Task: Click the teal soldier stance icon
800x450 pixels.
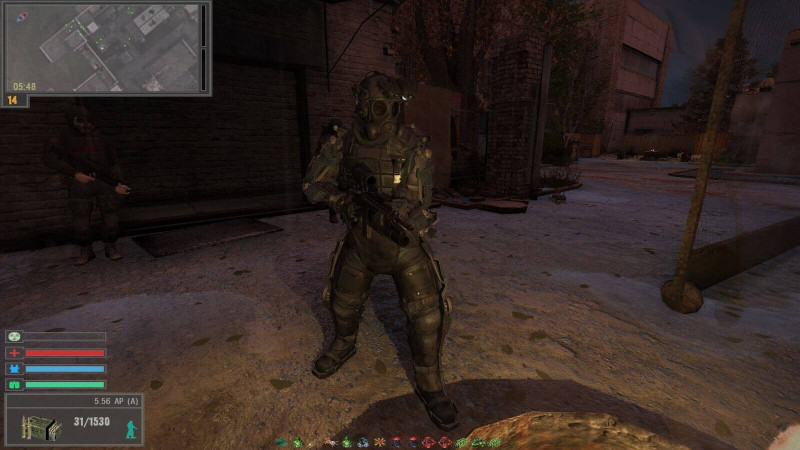Action: click(x=130, y=429)
